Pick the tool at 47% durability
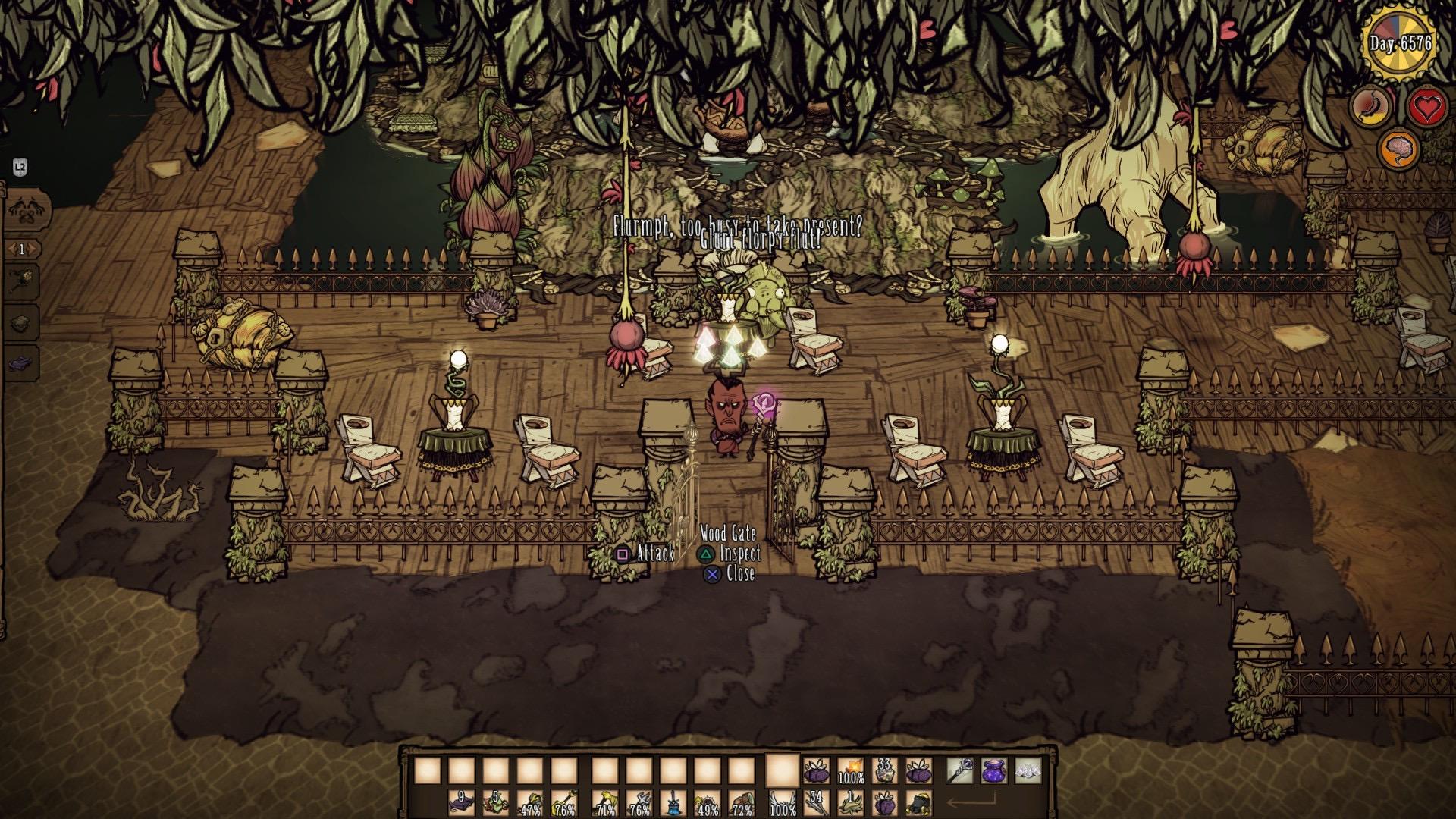Viewport: 1456px width, 819px height. tap(531, 803)
